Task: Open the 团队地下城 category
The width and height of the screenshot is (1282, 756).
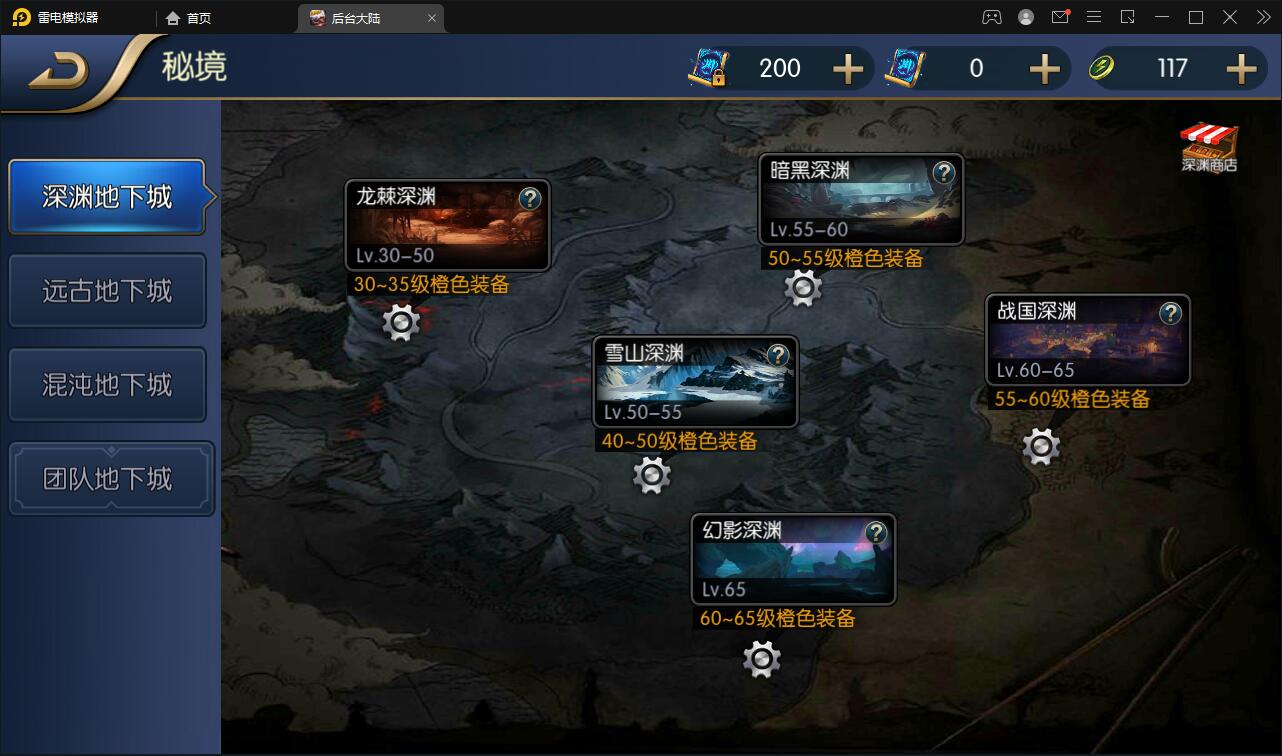Action: [107, 478]
